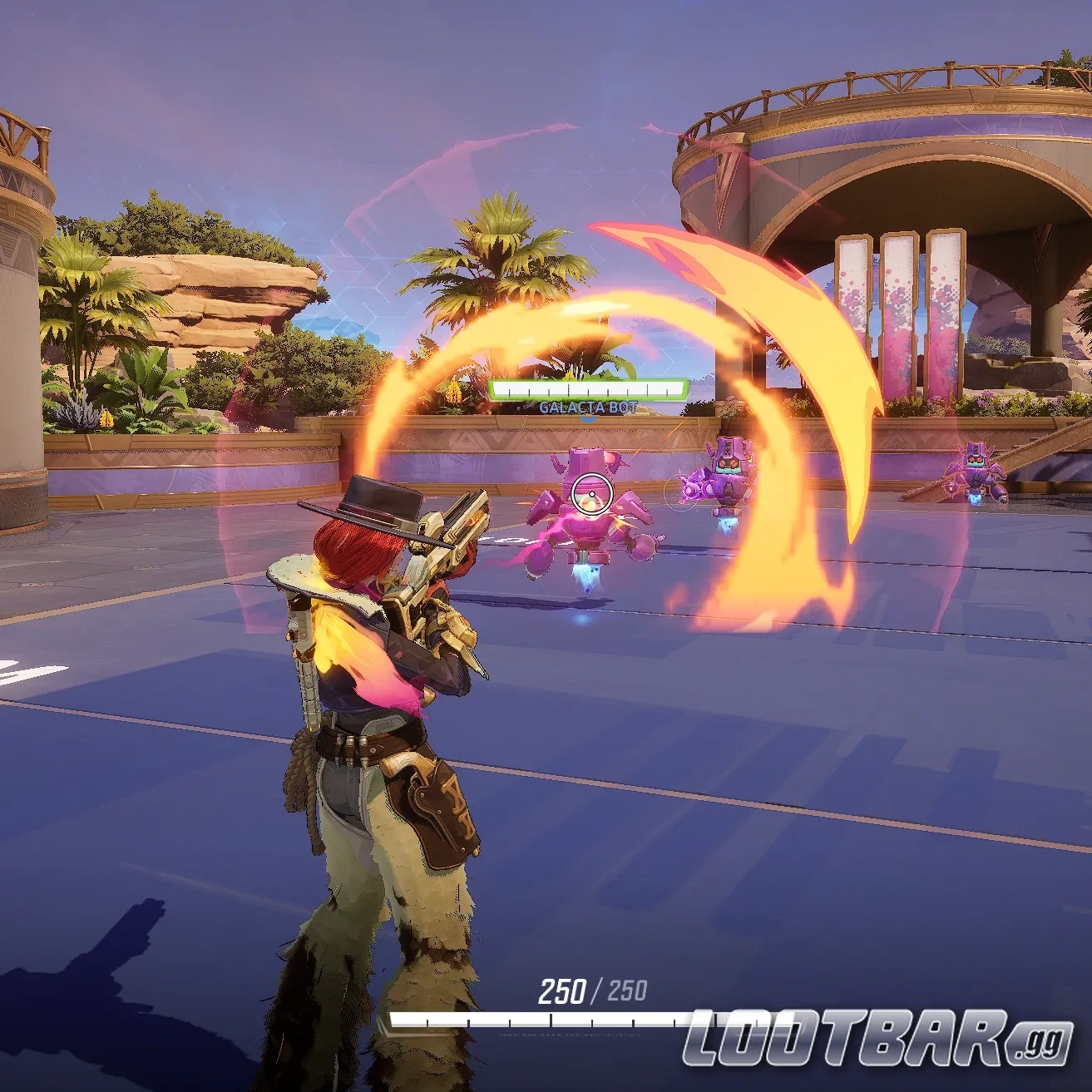This screenshot has height=1092, width=1092.
Task: Click the green health bar above GALACTA BOT
Action: pyautogui.click(x=586, y=387)
